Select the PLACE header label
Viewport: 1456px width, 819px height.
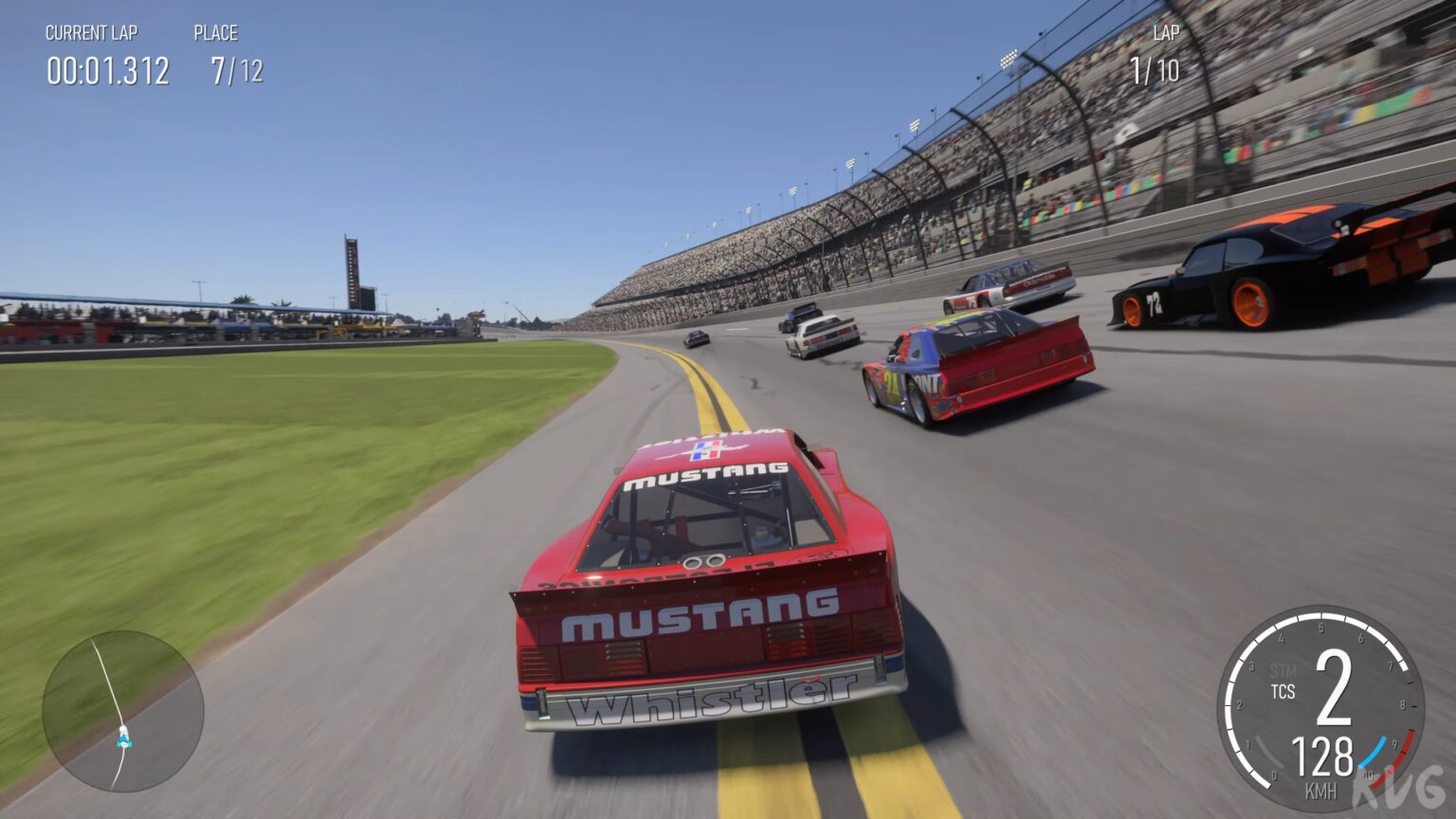pos(216,34)
